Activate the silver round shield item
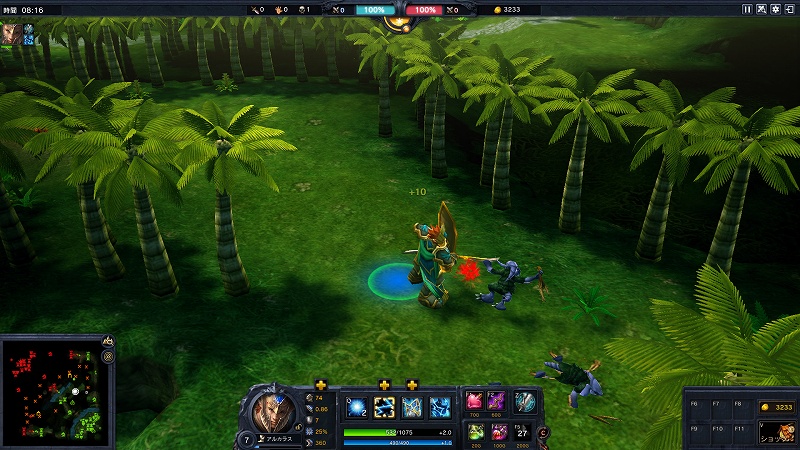Viewport: 800px width, 450px height. pyautogui.click(x=524, y=400)
